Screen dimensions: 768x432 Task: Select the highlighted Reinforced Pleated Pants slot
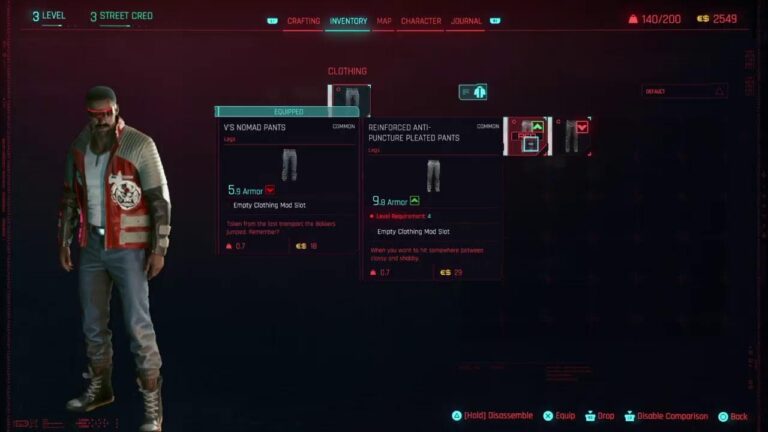point(526,136)
